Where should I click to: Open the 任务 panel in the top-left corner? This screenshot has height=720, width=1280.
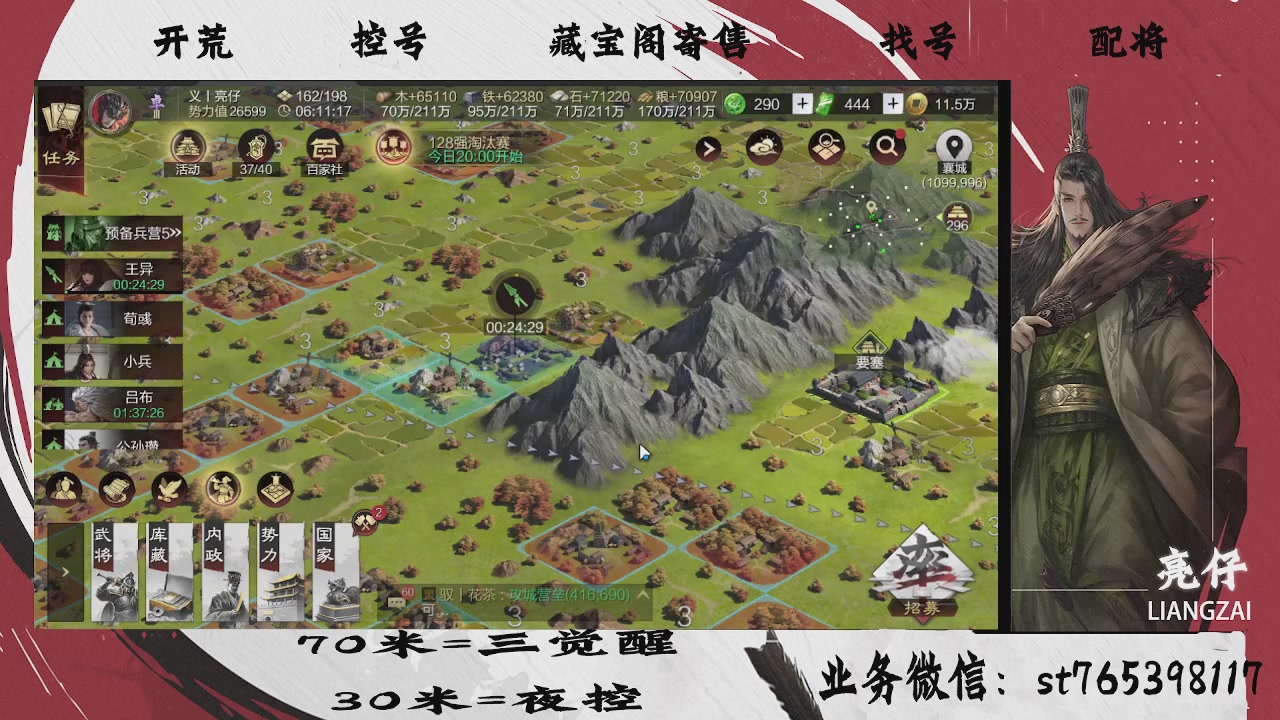[x=62, y=140]
